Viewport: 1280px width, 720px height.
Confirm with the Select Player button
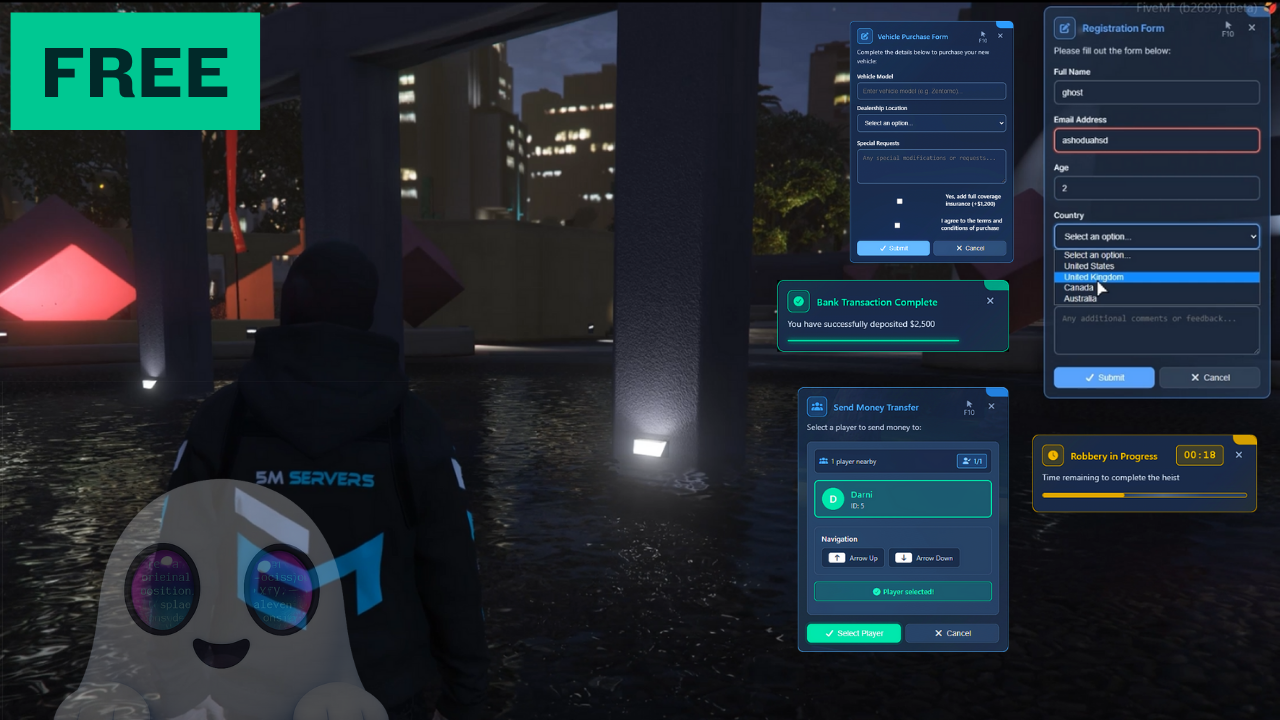(854, 633)
